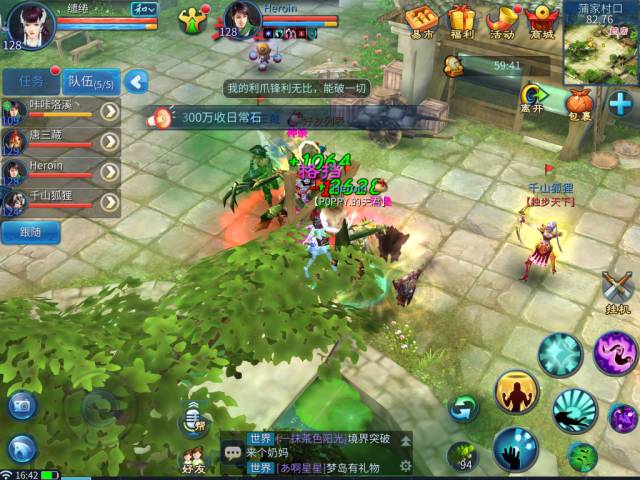Collapse the team panel with the arrow
Viewport: 640px width, 480px height.
(x=136, y=82)
